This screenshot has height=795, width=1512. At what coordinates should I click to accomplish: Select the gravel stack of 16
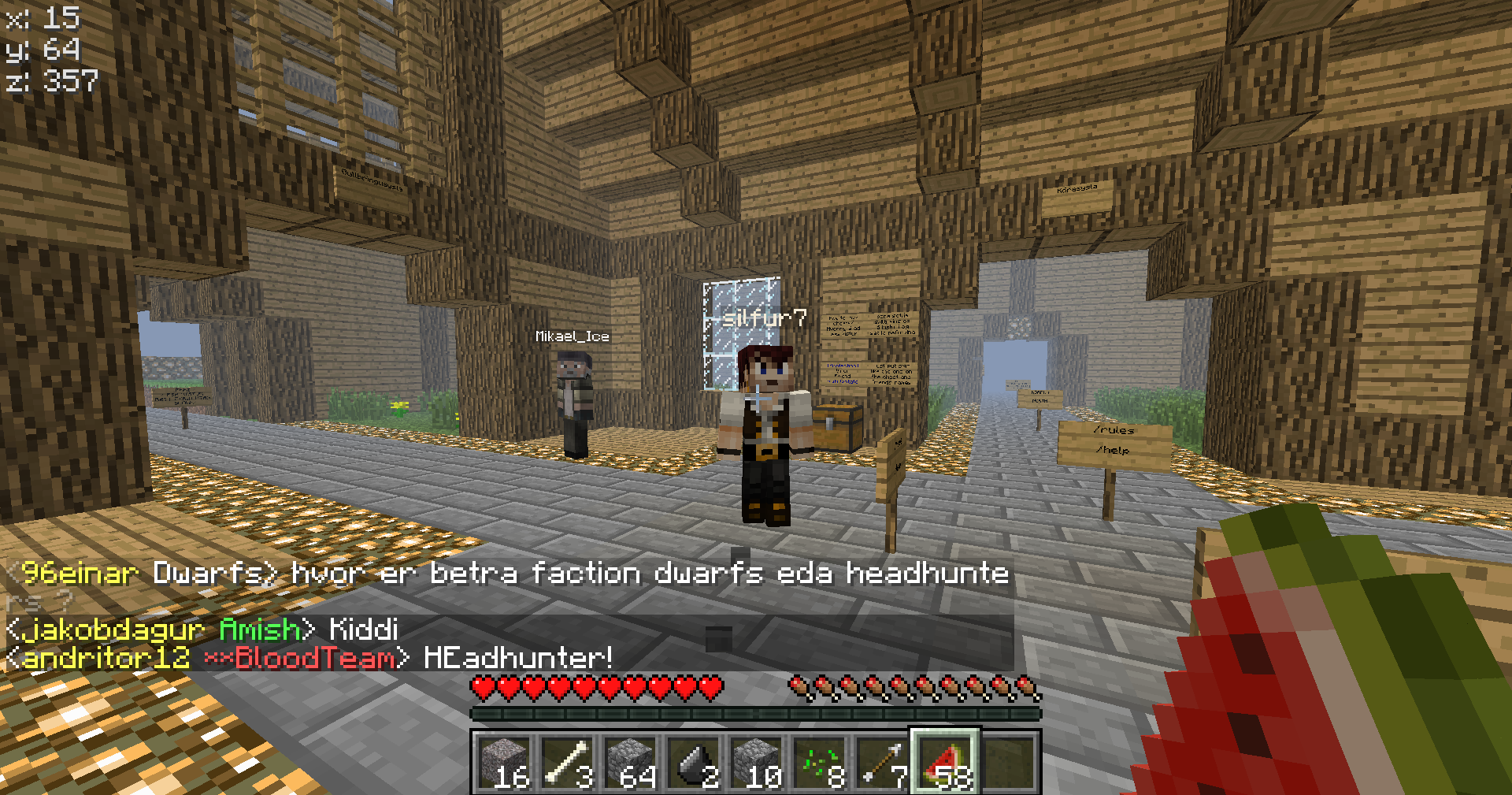pos(505,762)
